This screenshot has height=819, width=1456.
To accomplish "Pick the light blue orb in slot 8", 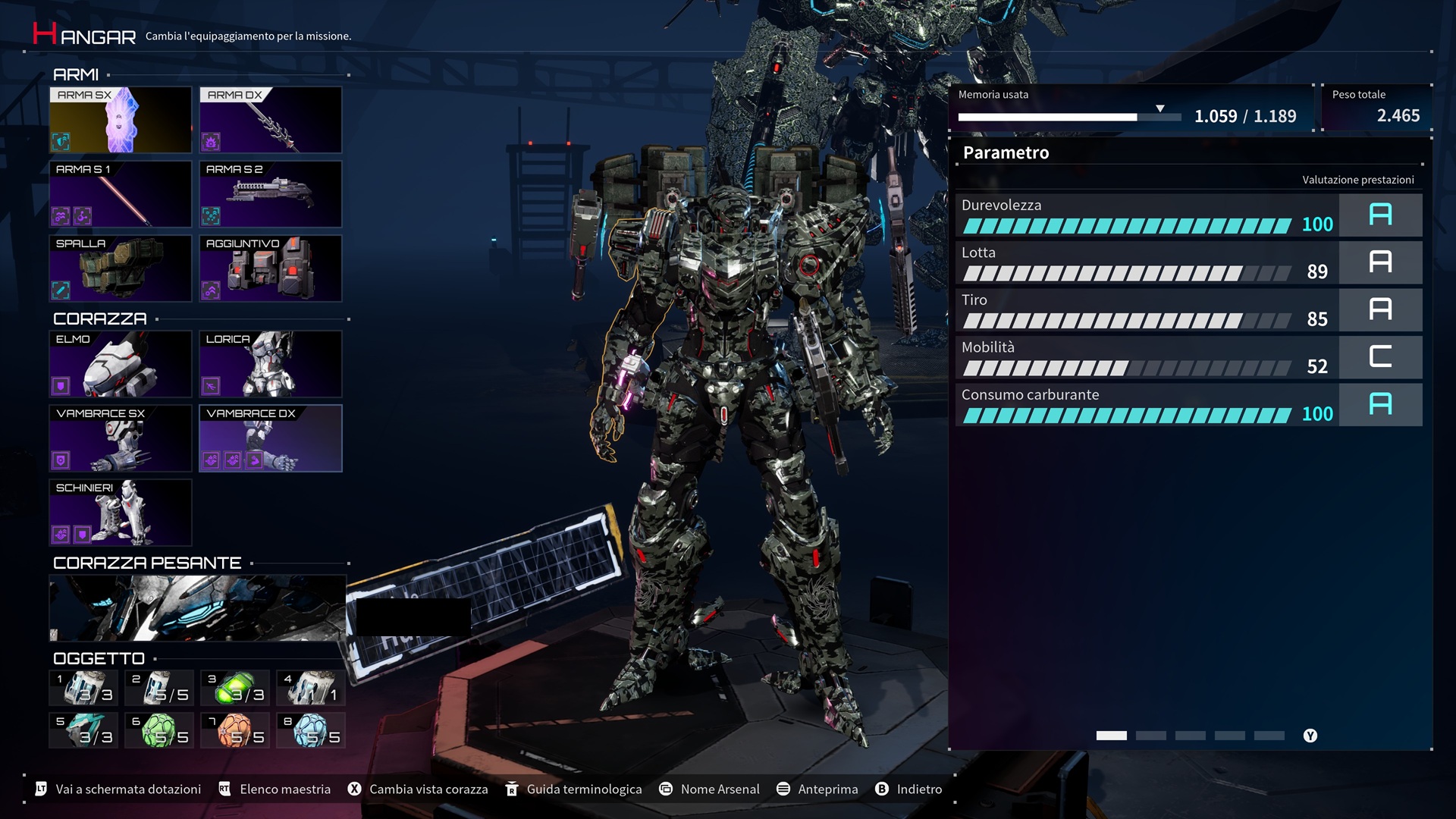I will tap(311, 730).
